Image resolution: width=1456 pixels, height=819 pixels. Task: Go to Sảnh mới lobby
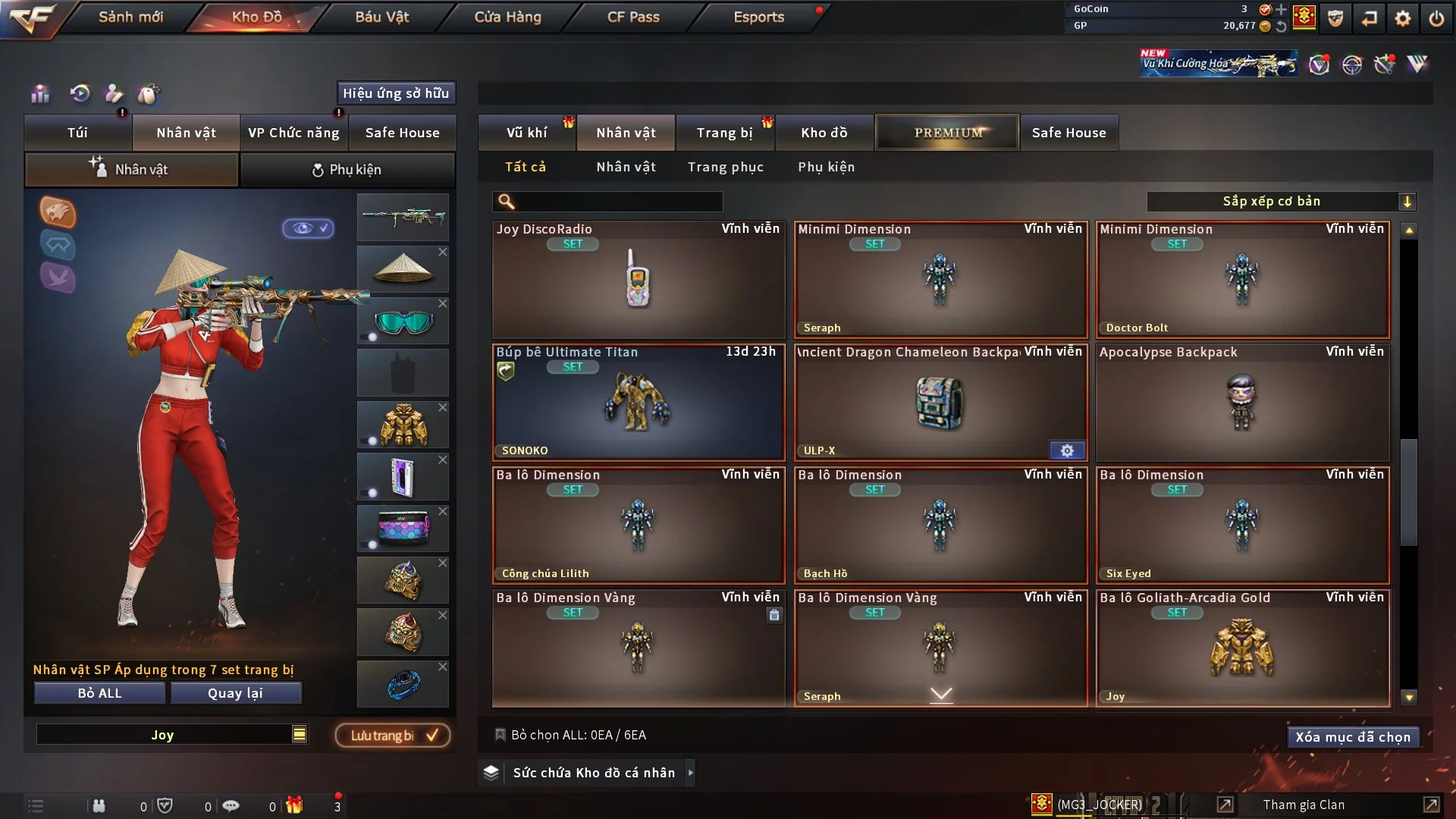pos(130,17)
